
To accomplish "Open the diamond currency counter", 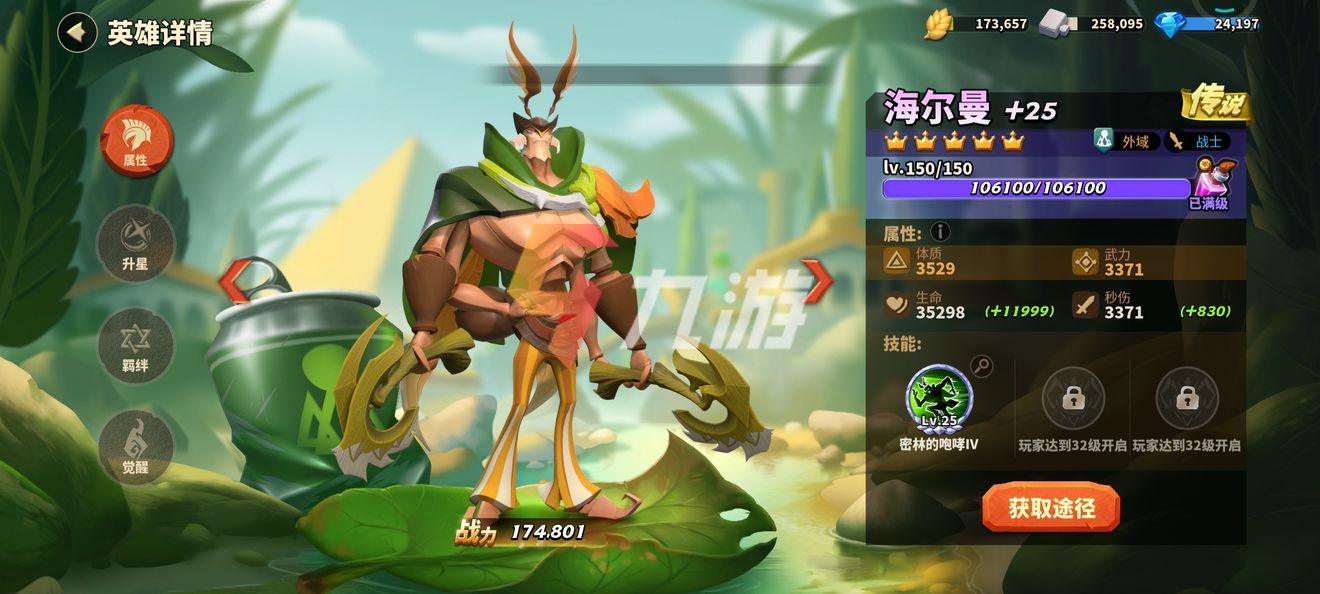I will (1210, 24).
